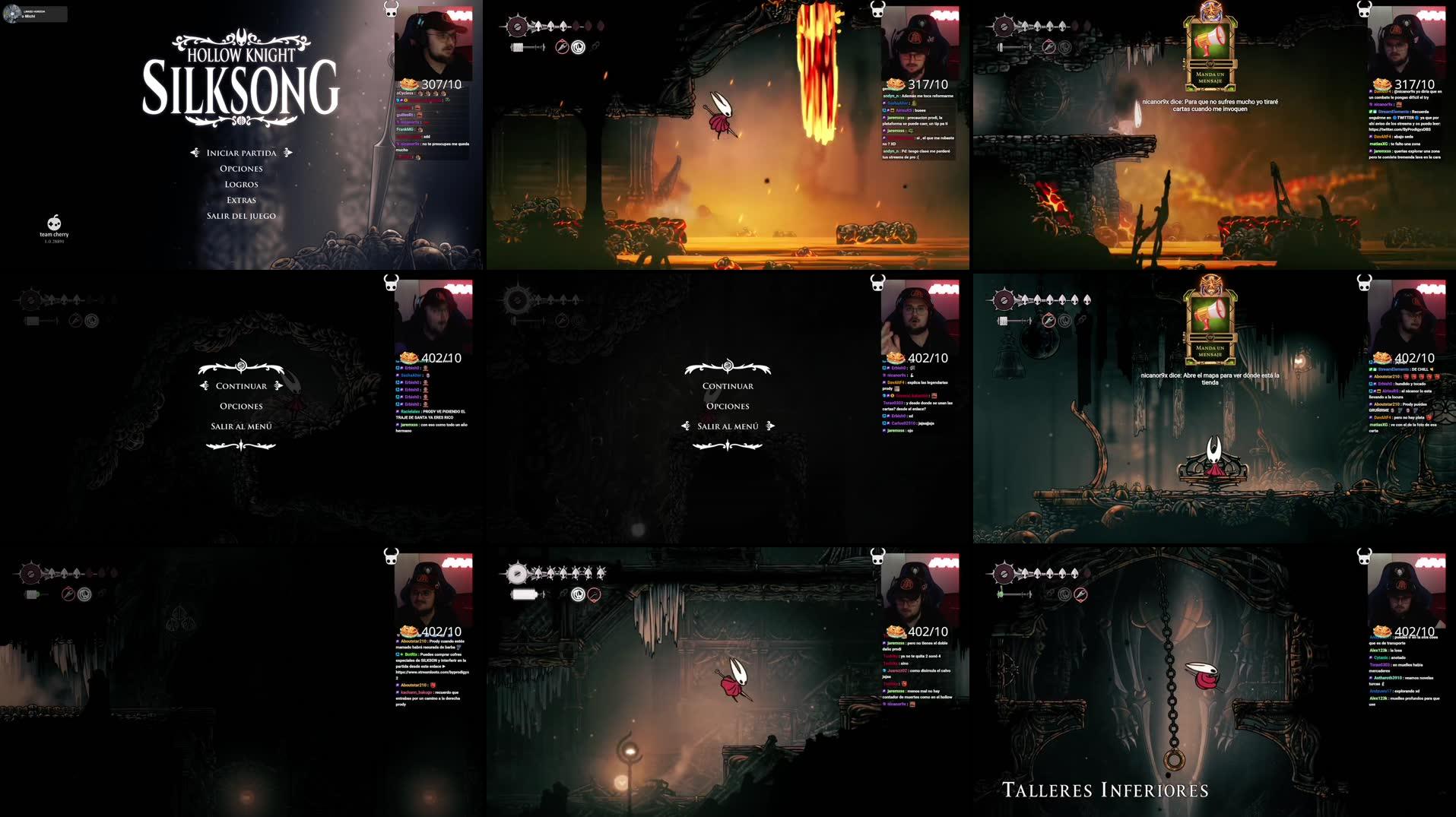
Task: Select Iniciar Partida on the title menu
Action: click(x=242, y=153)
